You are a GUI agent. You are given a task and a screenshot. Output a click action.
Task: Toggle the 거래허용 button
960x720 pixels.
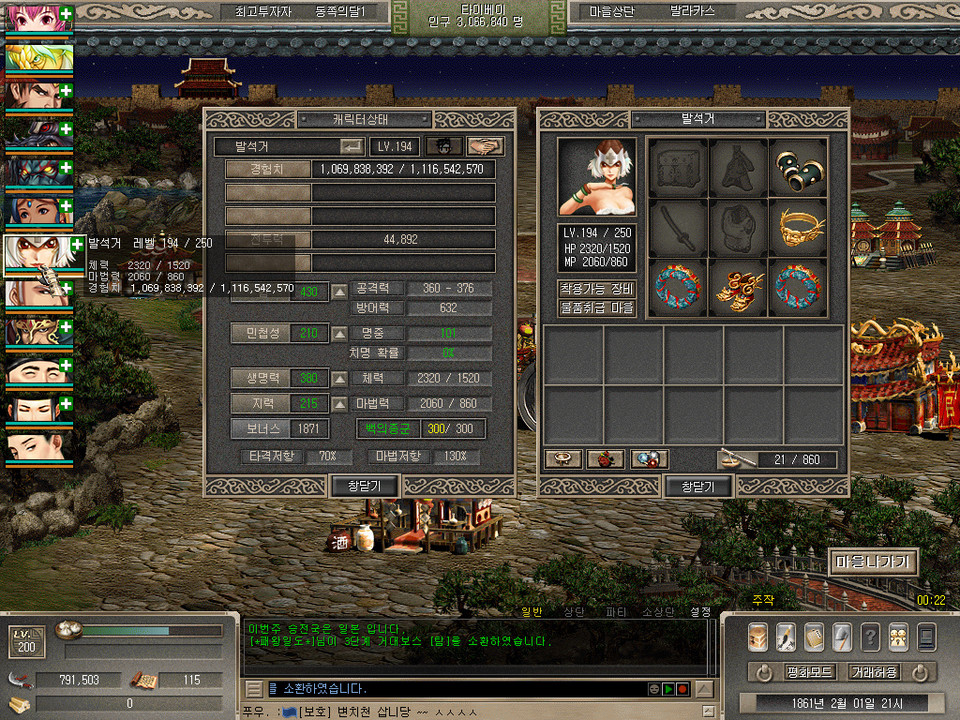(x=873, y=672)
